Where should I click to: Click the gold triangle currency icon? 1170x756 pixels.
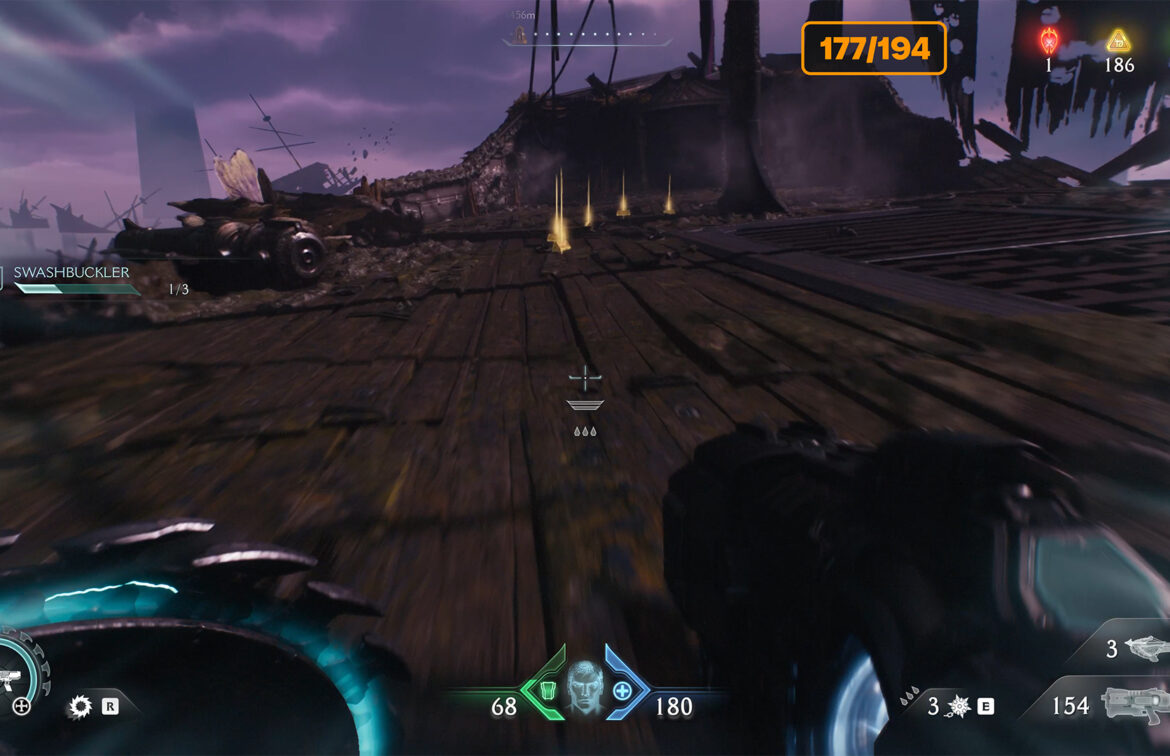pyautogui.click(x=1117, y=41)
